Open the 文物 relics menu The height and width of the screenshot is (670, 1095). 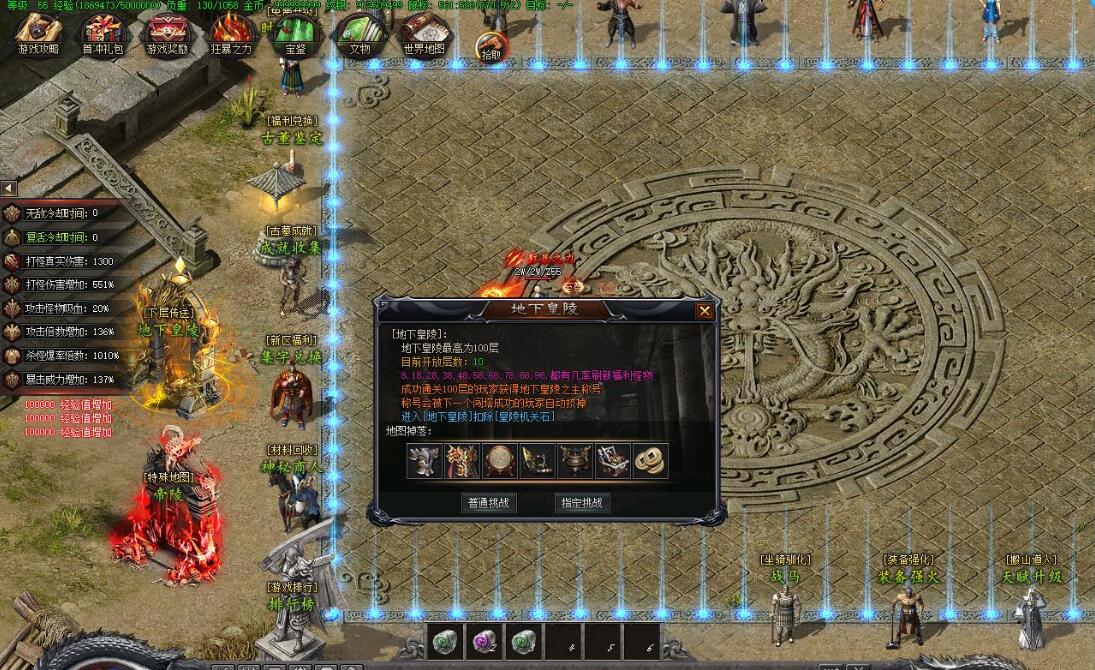(x=359, y=34)
